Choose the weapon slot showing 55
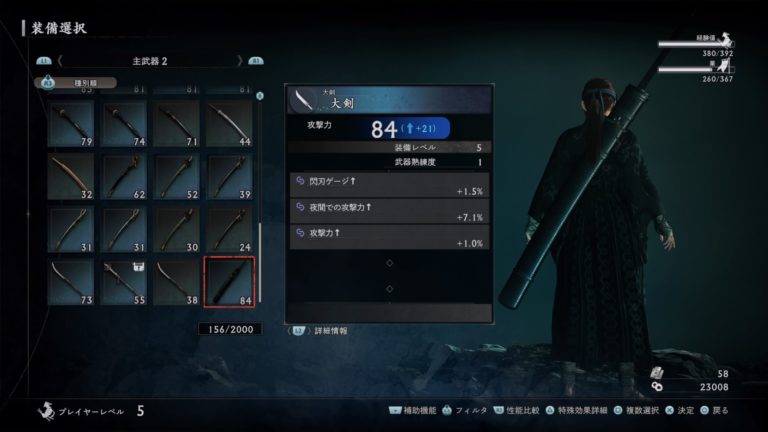This screenshot has width=768, height=432. 123,282
